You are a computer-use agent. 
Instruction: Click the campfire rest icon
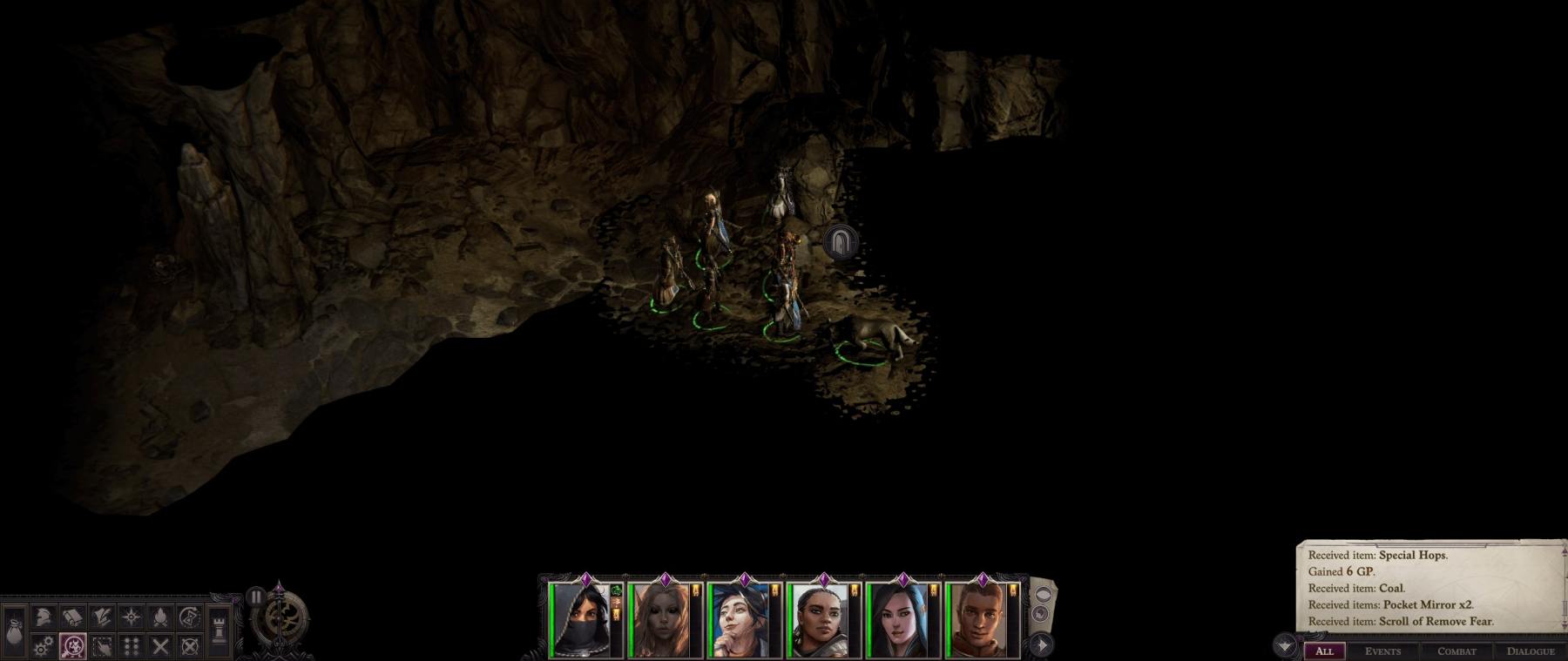tap(161, 617)
